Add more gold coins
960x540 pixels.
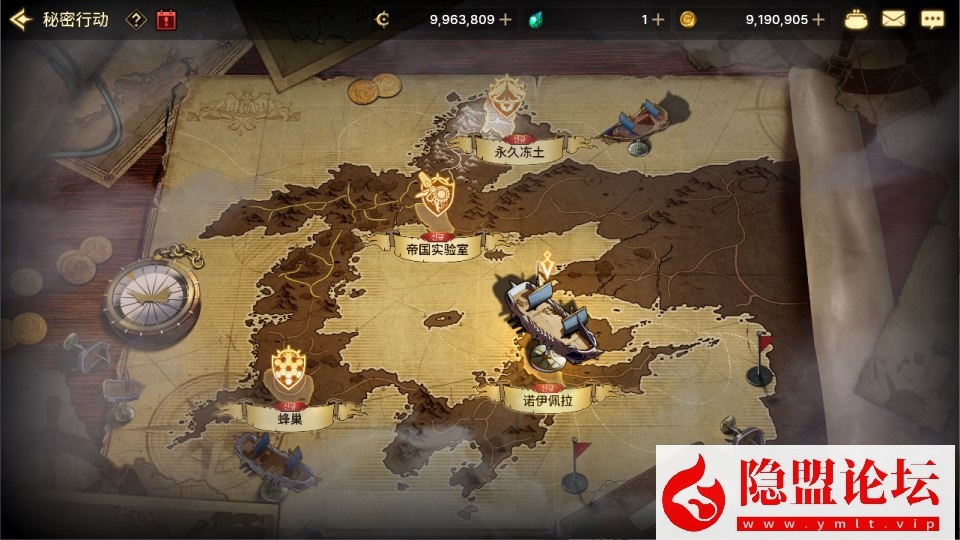(x=819, y=19)
